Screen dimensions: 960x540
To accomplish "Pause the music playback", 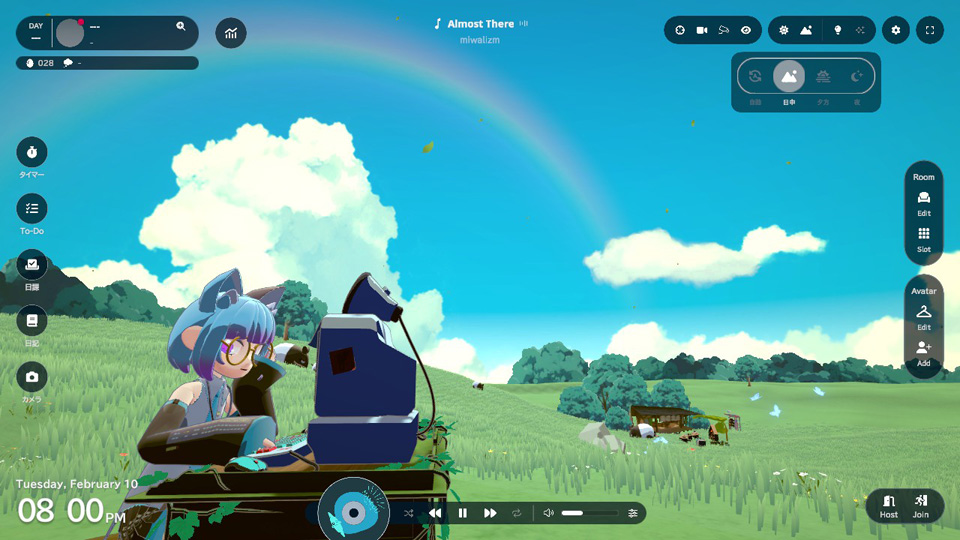I will pyautogui.click(x=462, y=513).
